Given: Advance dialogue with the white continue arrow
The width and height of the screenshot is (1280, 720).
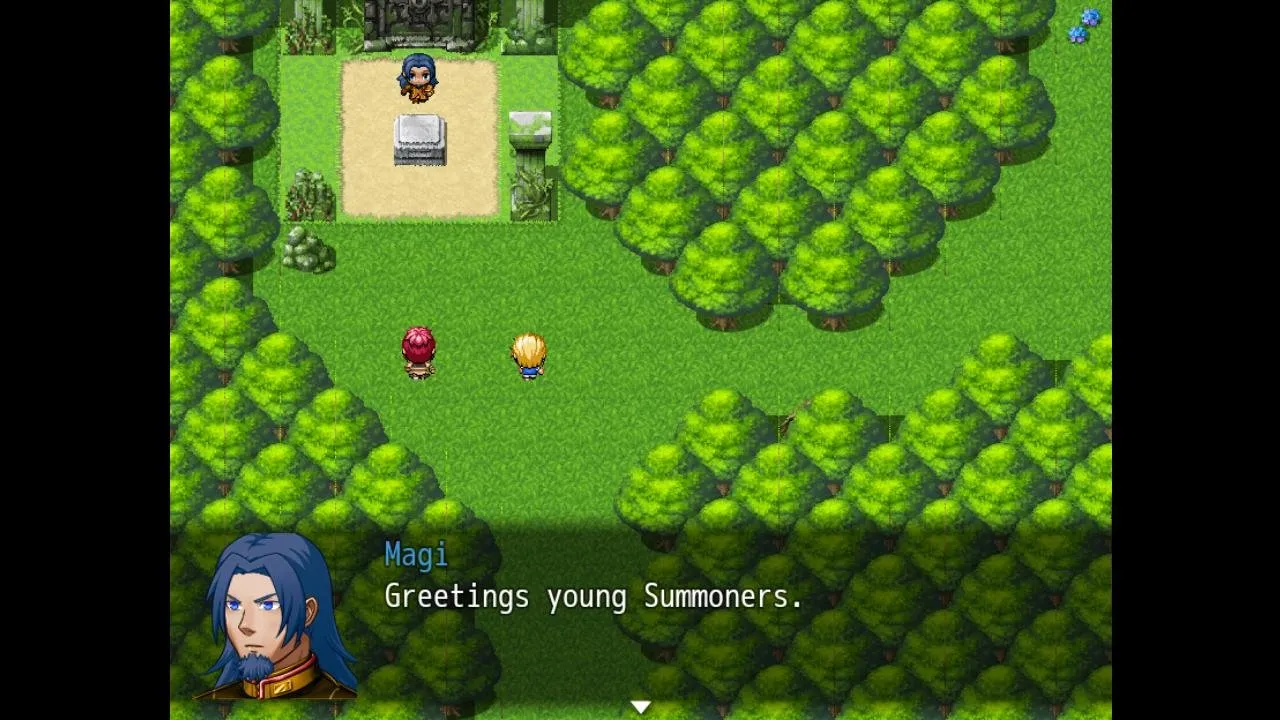Looking at the screenshot, I should point(640,707).
